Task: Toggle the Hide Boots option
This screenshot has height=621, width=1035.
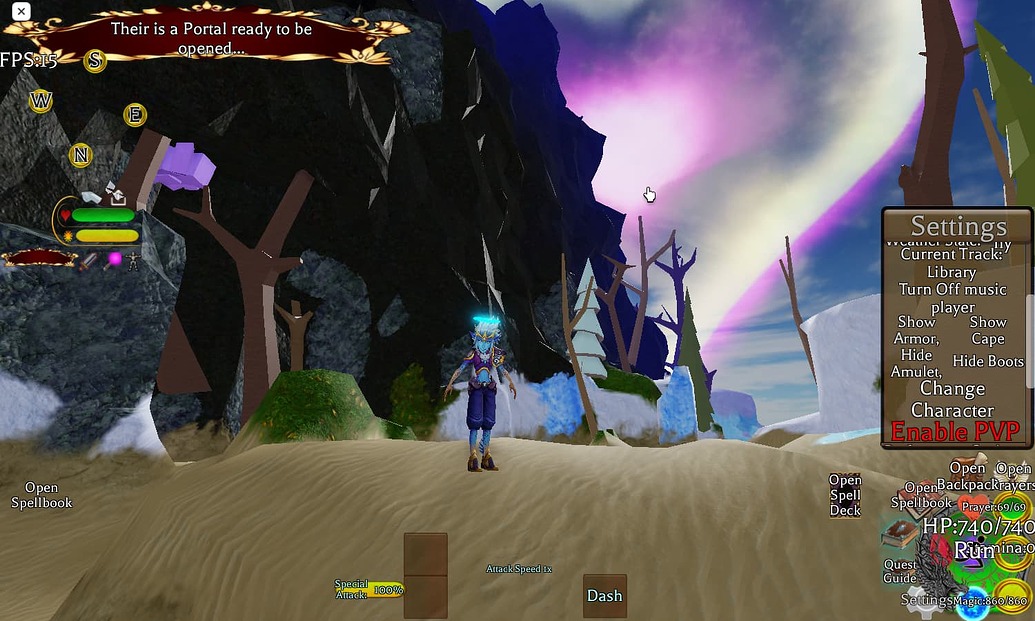Action: click(988, 361)
